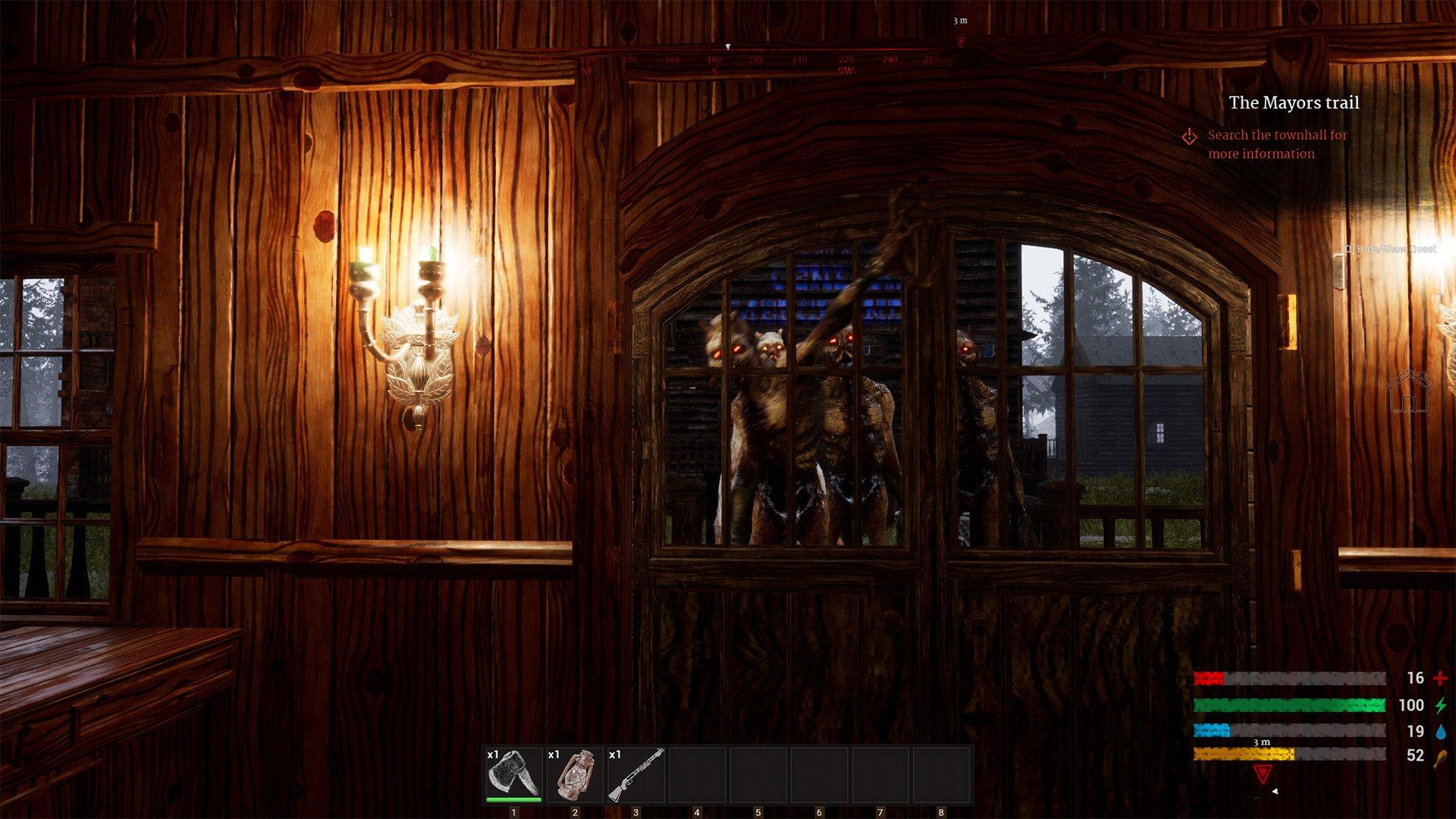Click the blue water droplet icon
The width and height of the screenshot is (1456, 819).
point(1442,732)
